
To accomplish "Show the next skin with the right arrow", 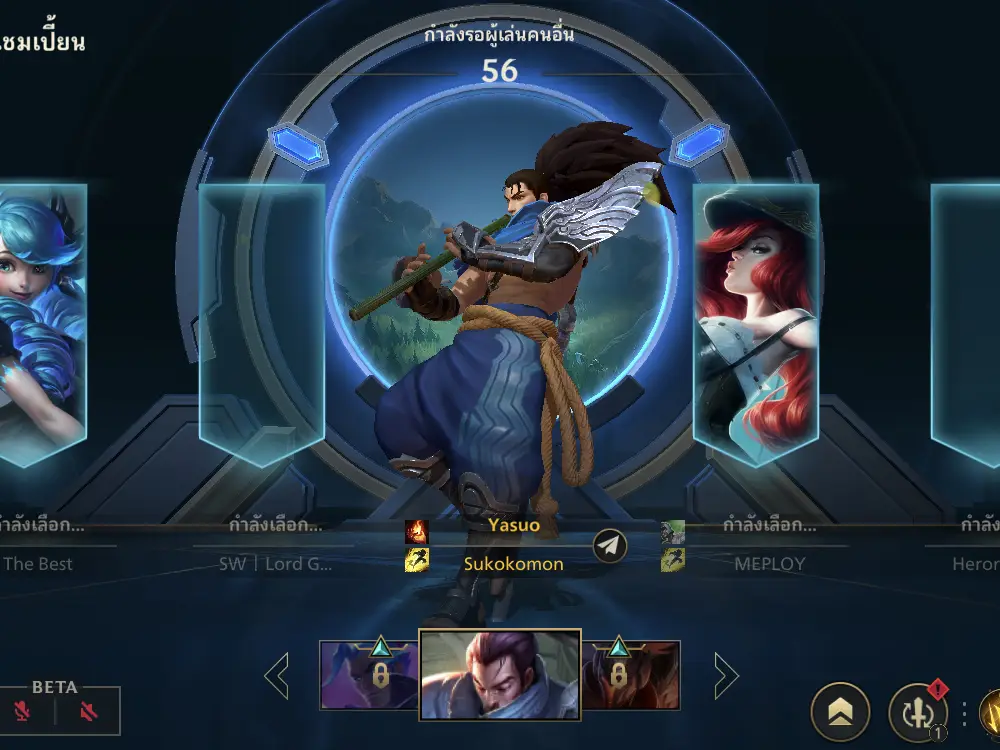I will [x=725, y=677].
